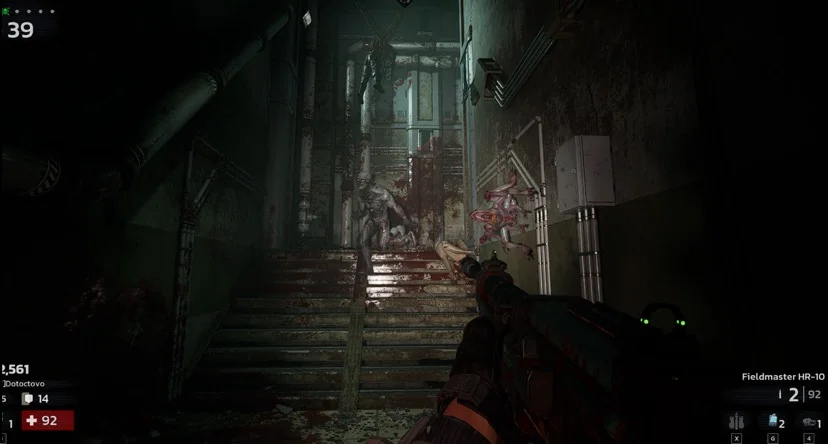Click the melee bash weapon icon
The width and height of the screenshot is (828, 444).
click(809, 421)
